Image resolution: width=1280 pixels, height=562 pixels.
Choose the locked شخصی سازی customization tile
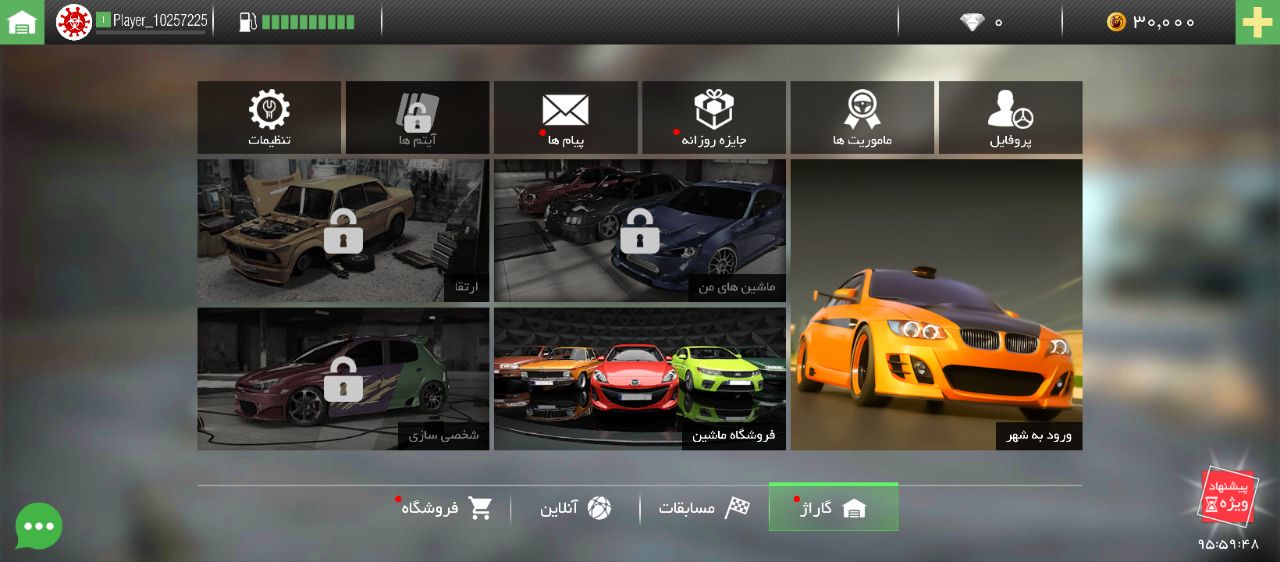tap(343, 378)
